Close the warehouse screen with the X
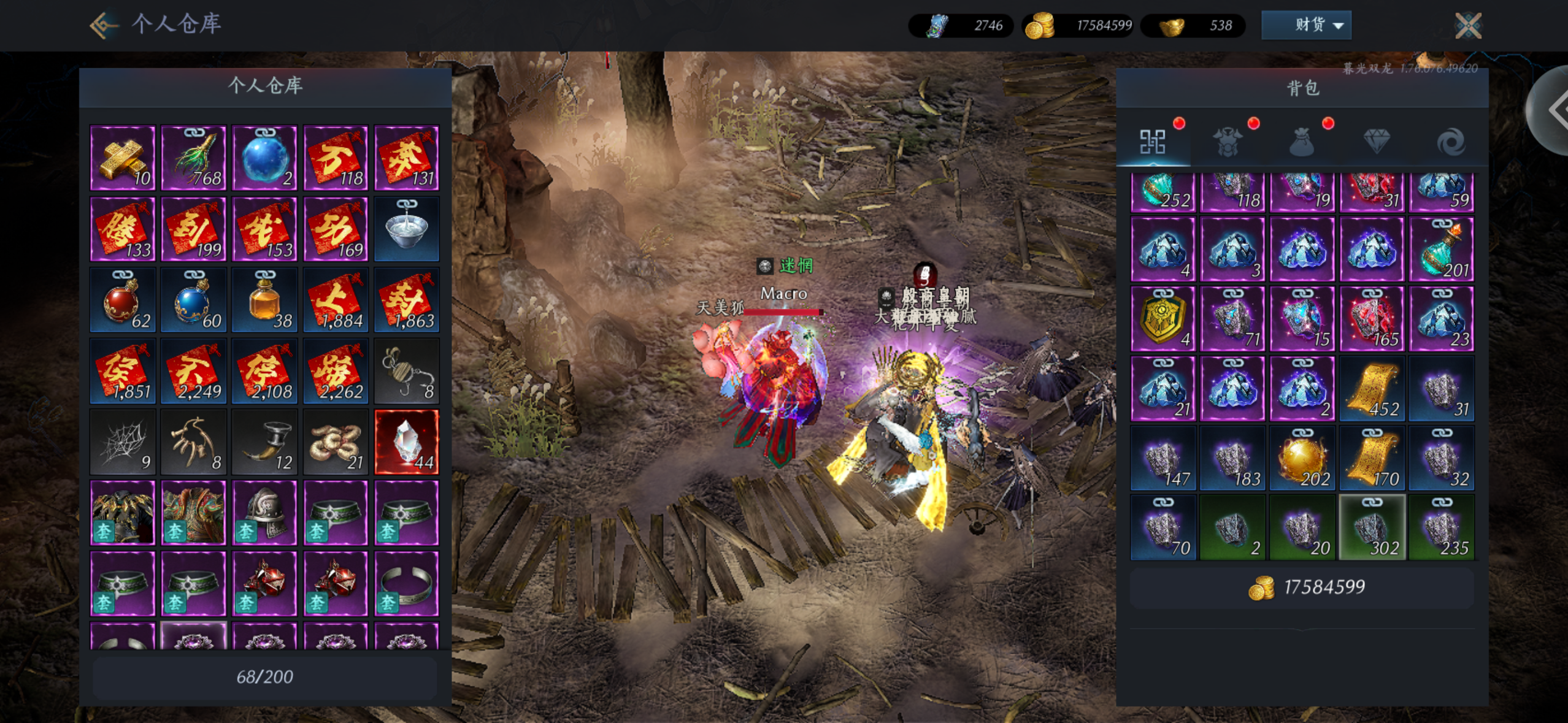Image resolution: width=1568 pixels, height=723 pixels. 1468,26
